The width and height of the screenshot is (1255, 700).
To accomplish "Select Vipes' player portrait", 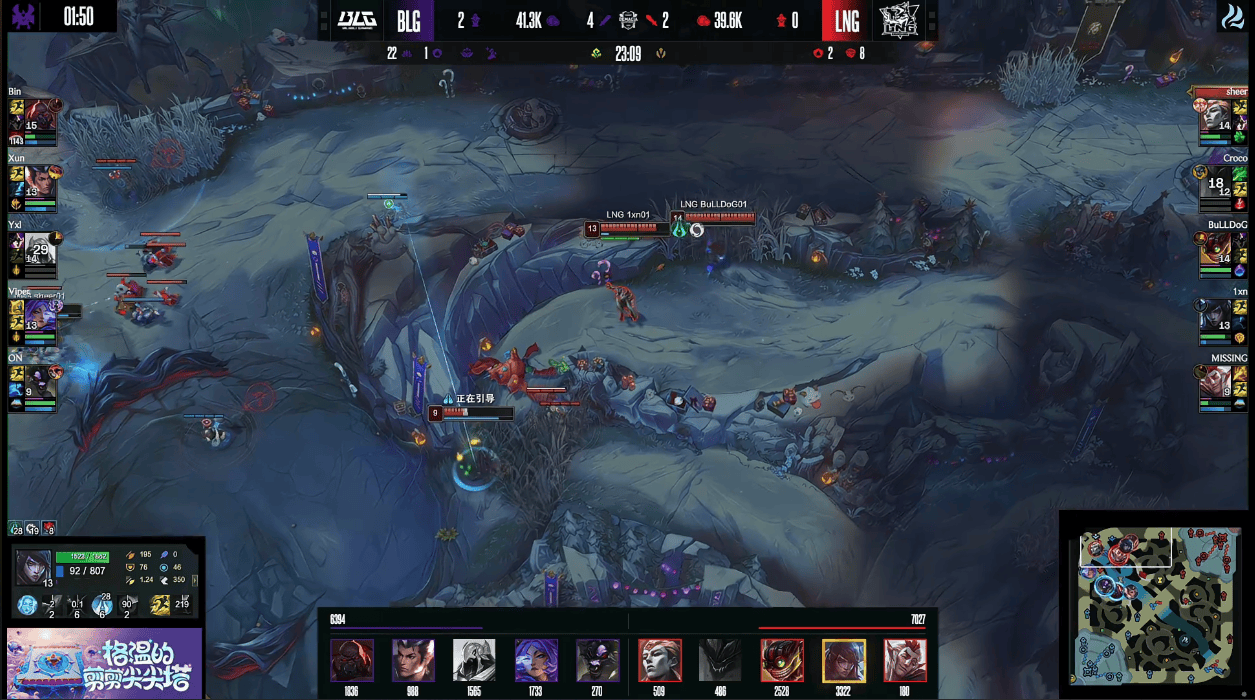I will (41, 316).
